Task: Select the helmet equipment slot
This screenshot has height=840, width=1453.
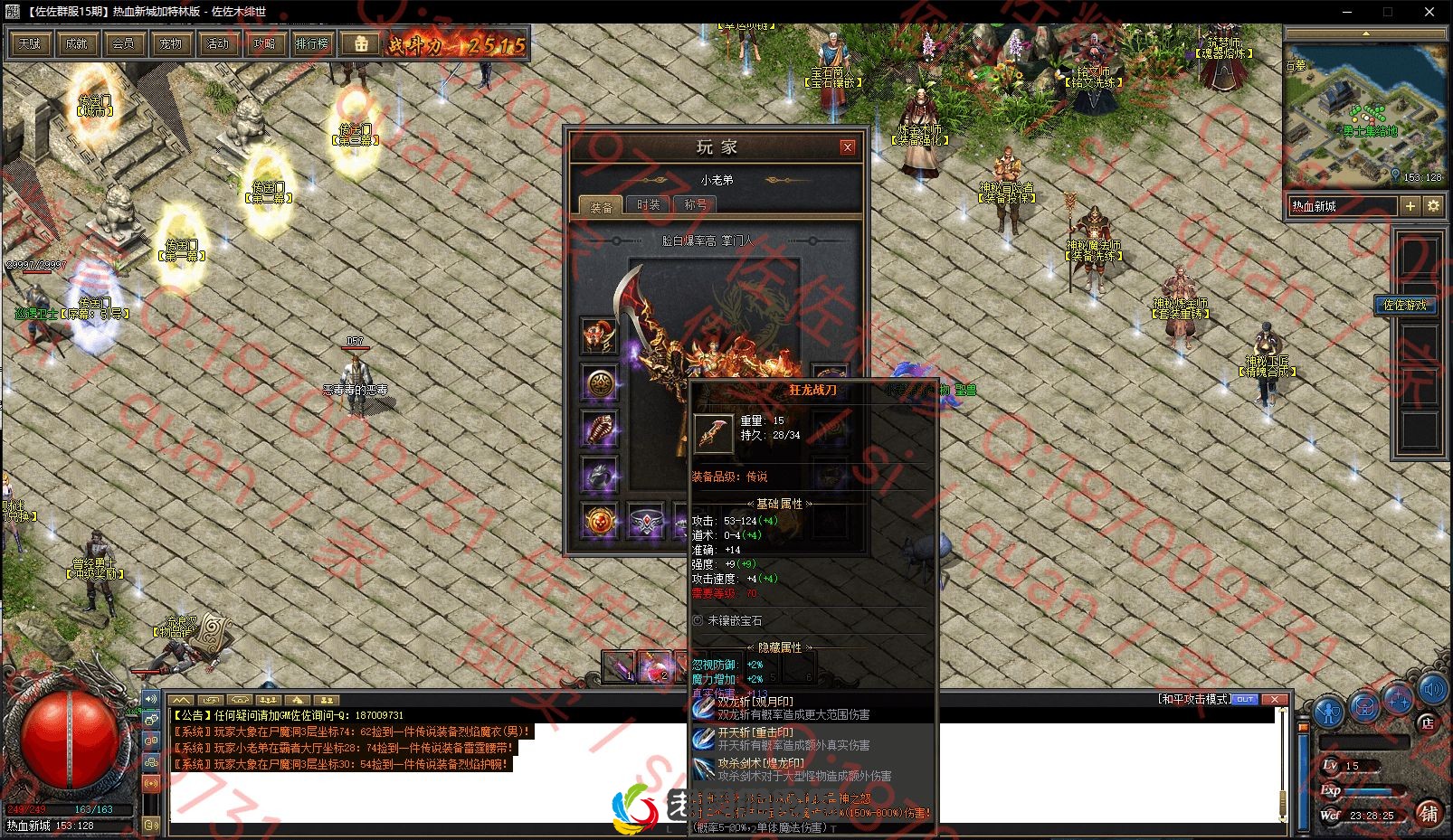Action: click(x=599, y=335)
